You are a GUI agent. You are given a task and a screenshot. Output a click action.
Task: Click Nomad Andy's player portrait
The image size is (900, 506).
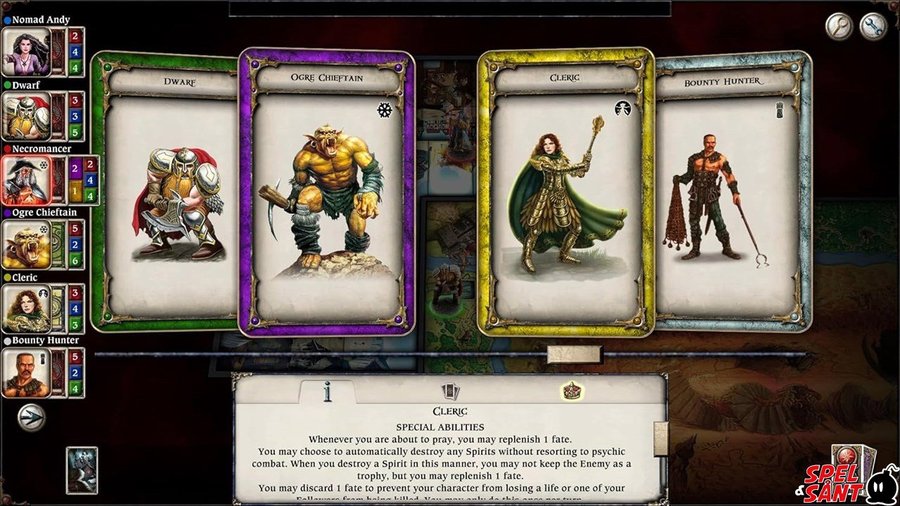25,52
